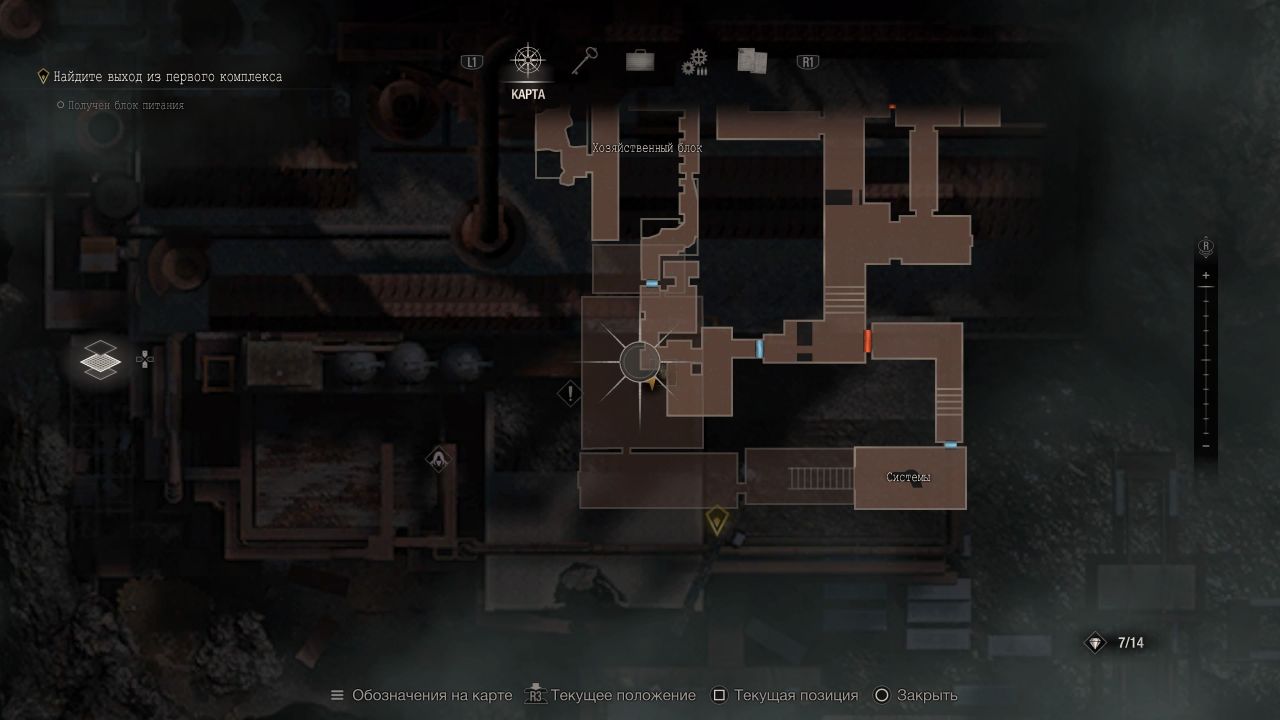The width and height of the screenshot is (1280, 720).
Task: Click the treasure counter gem icon
Action: (x=1096, y=643)
